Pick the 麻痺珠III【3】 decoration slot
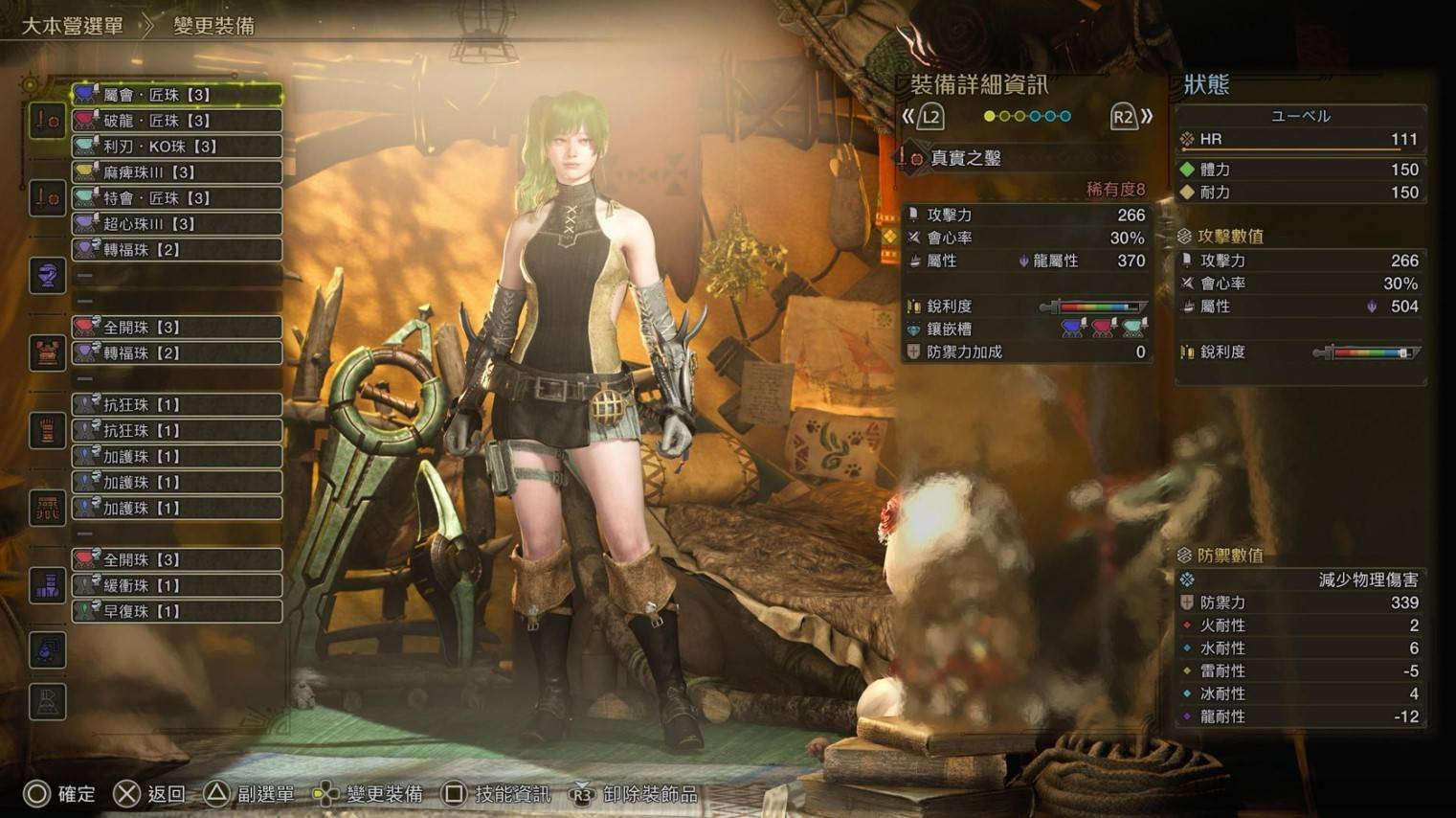 coord(177,172)
